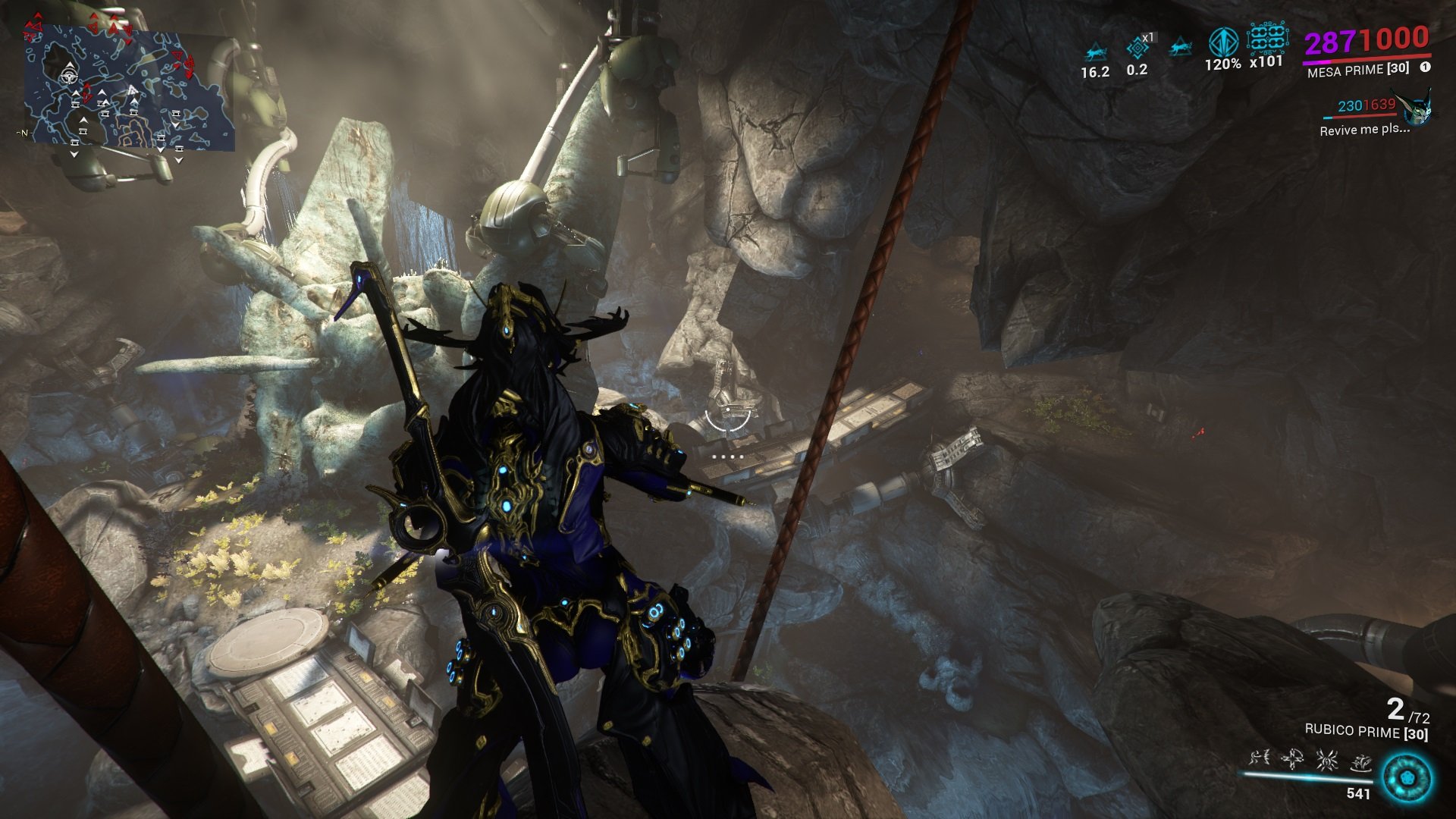Select the 120% circular buff icon
Viewport: 1456px width, 819px height.
point(1222,42)
